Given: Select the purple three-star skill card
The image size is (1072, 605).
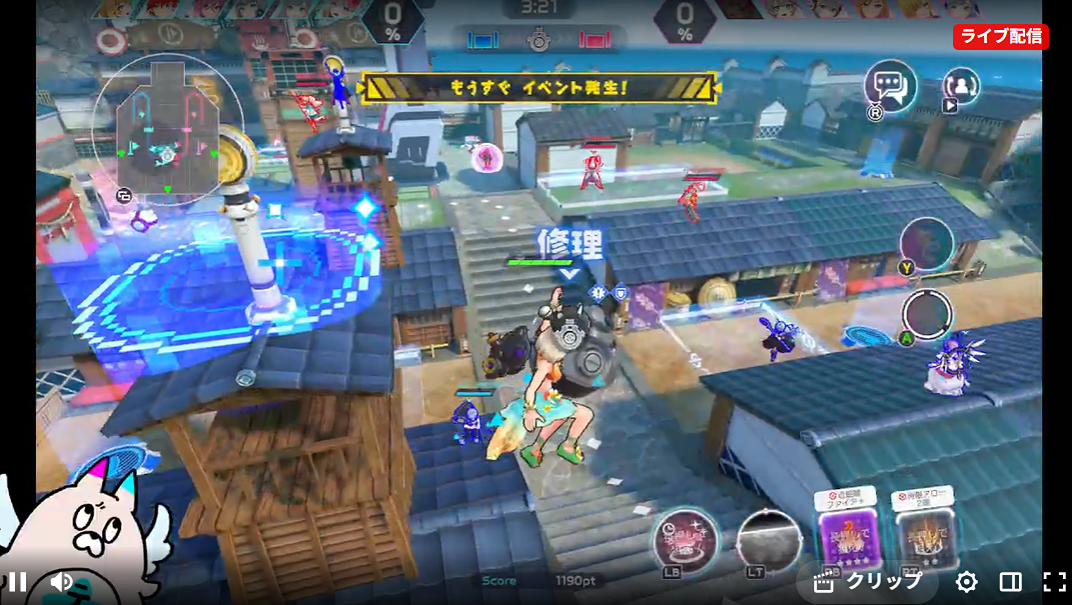Looking at the screenshot, I should 846,535.
